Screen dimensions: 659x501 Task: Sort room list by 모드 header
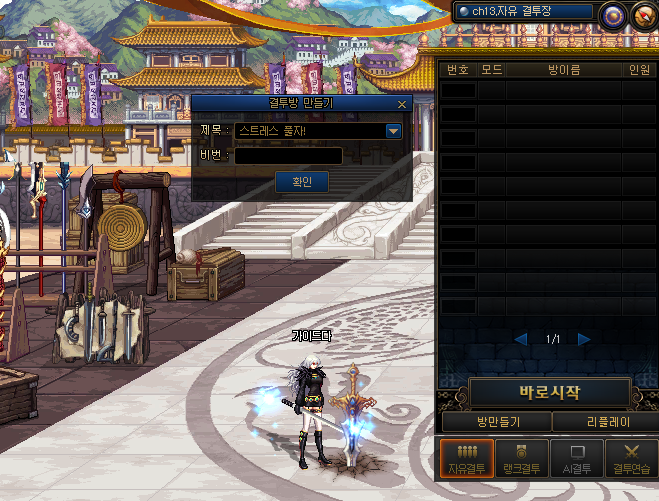pyautogui.click(x=491, y=70)
